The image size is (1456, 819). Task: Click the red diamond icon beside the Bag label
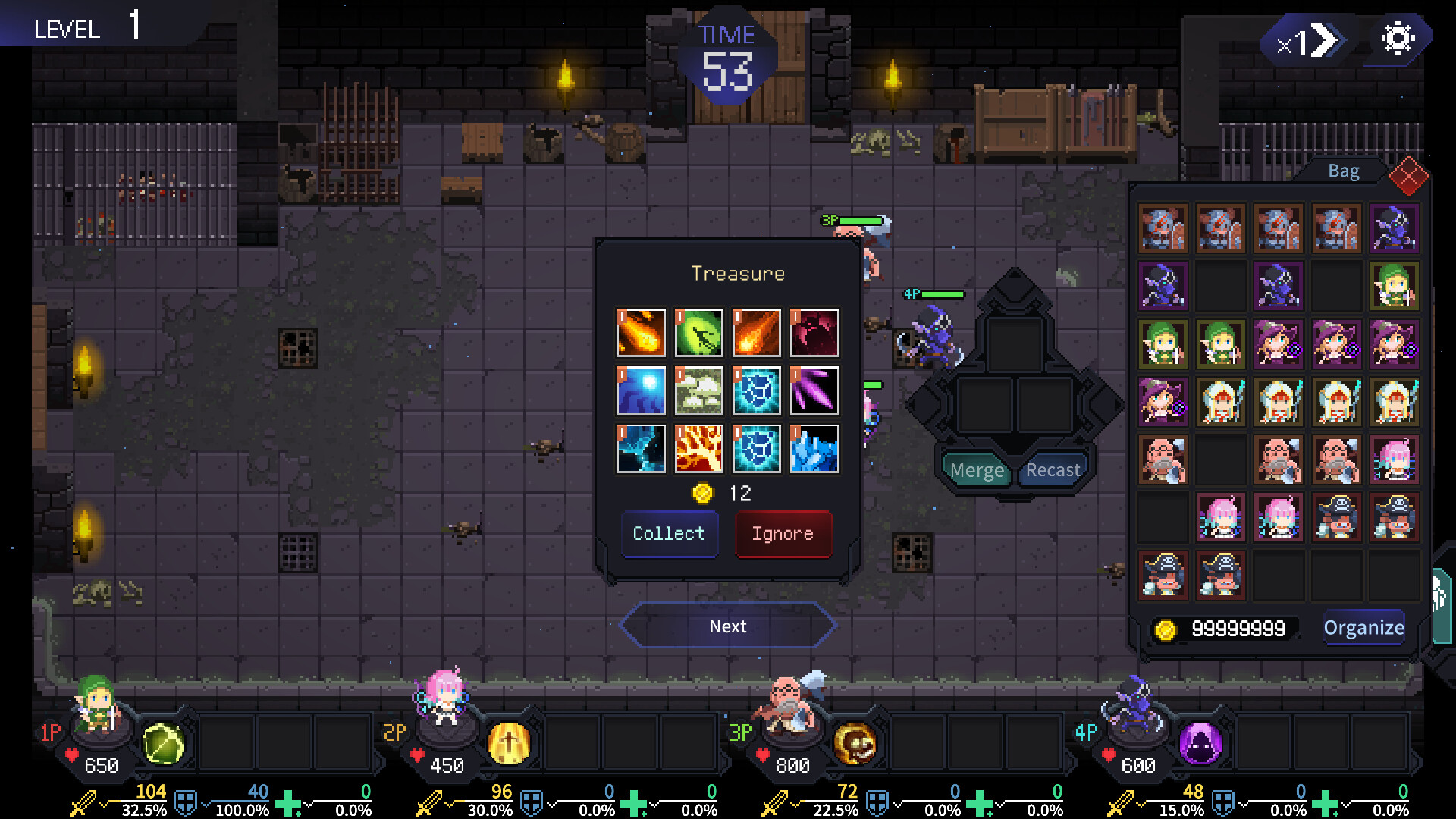[1409, 177]
